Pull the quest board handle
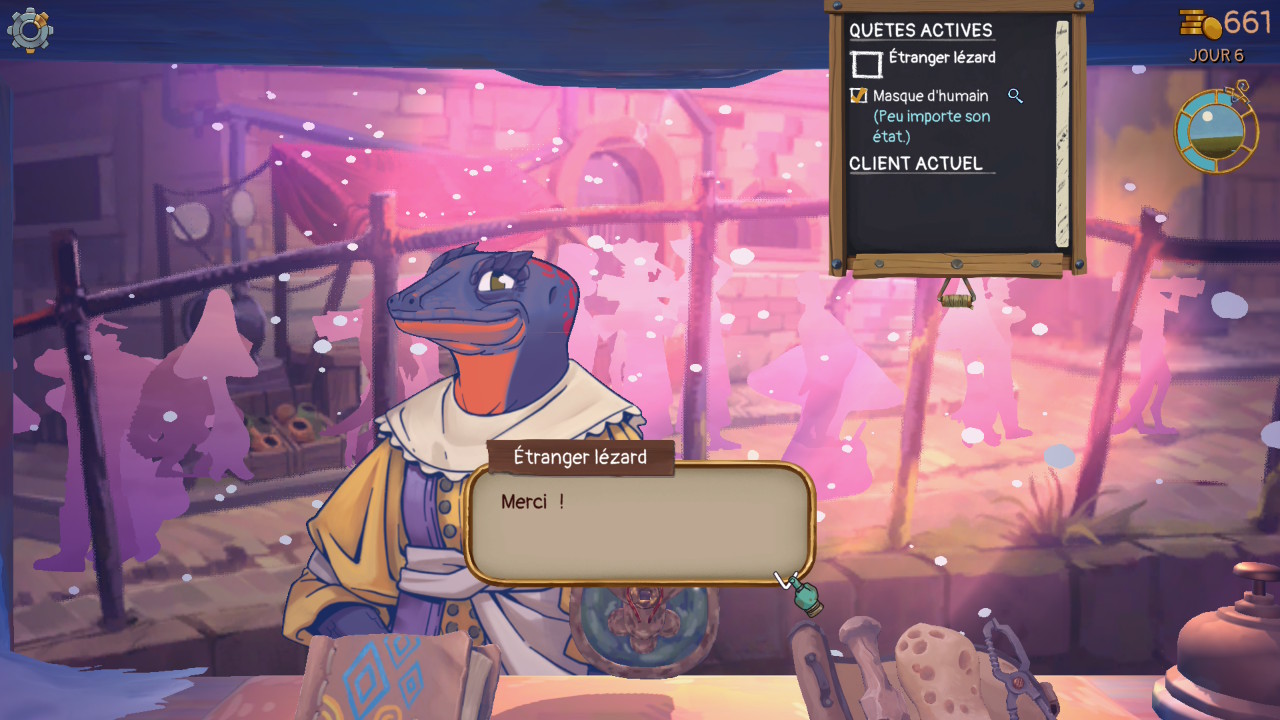The width and height of the screenshot is (1280, 720). [958, 293]
